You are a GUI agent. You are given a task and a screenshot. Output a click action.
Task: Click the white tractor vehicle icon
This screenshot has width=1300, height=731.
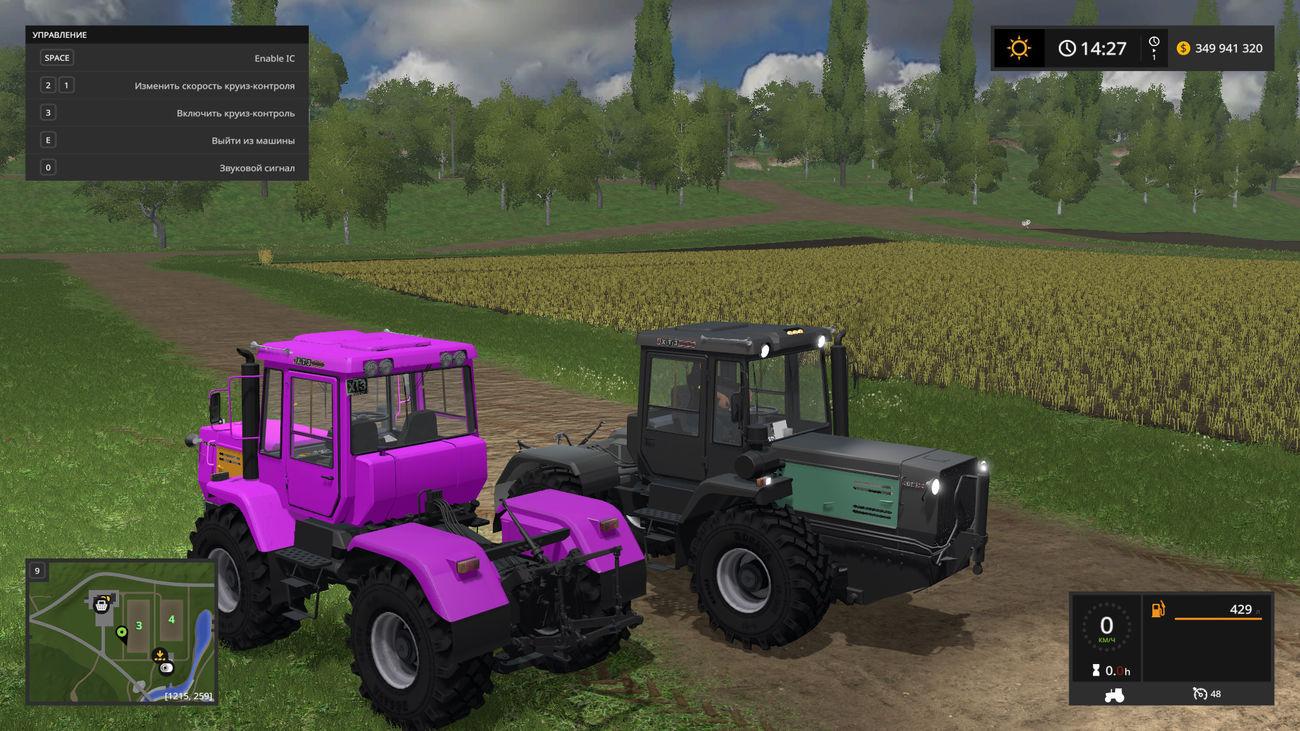1114,694
